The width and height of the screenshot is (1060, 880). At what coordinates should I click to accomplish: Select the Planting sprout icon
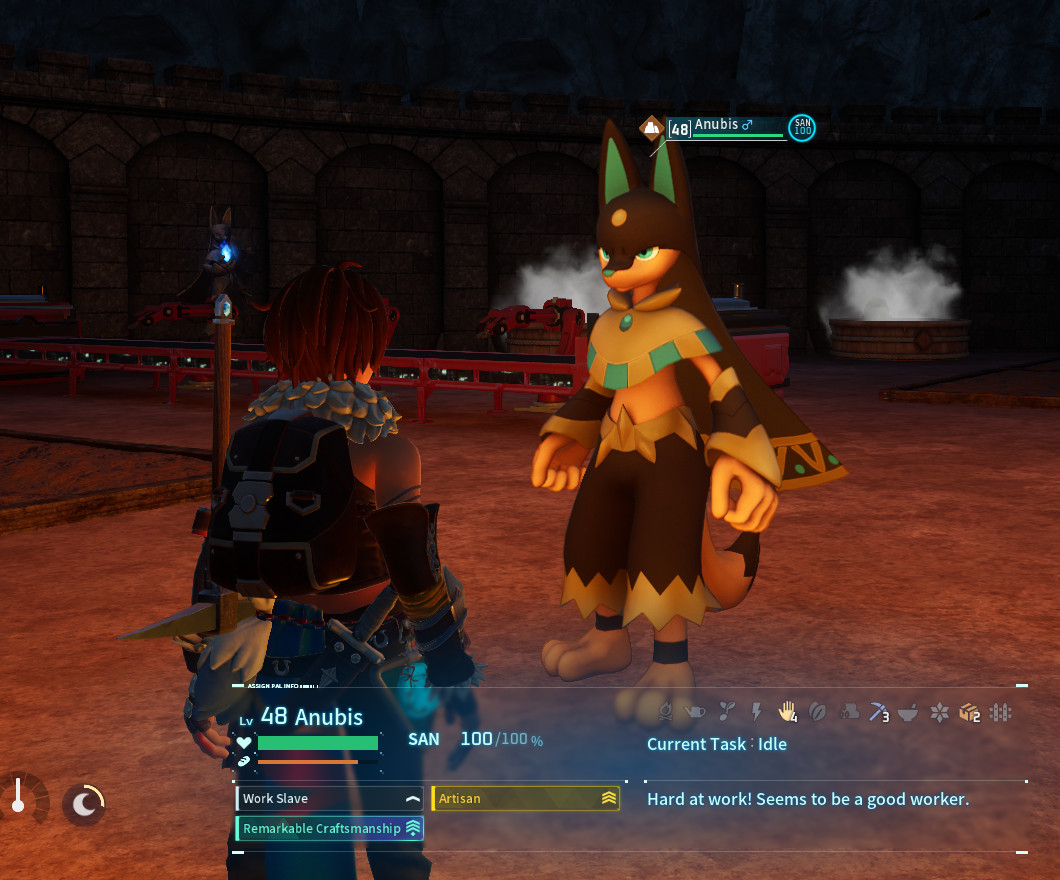click(728, 711)
